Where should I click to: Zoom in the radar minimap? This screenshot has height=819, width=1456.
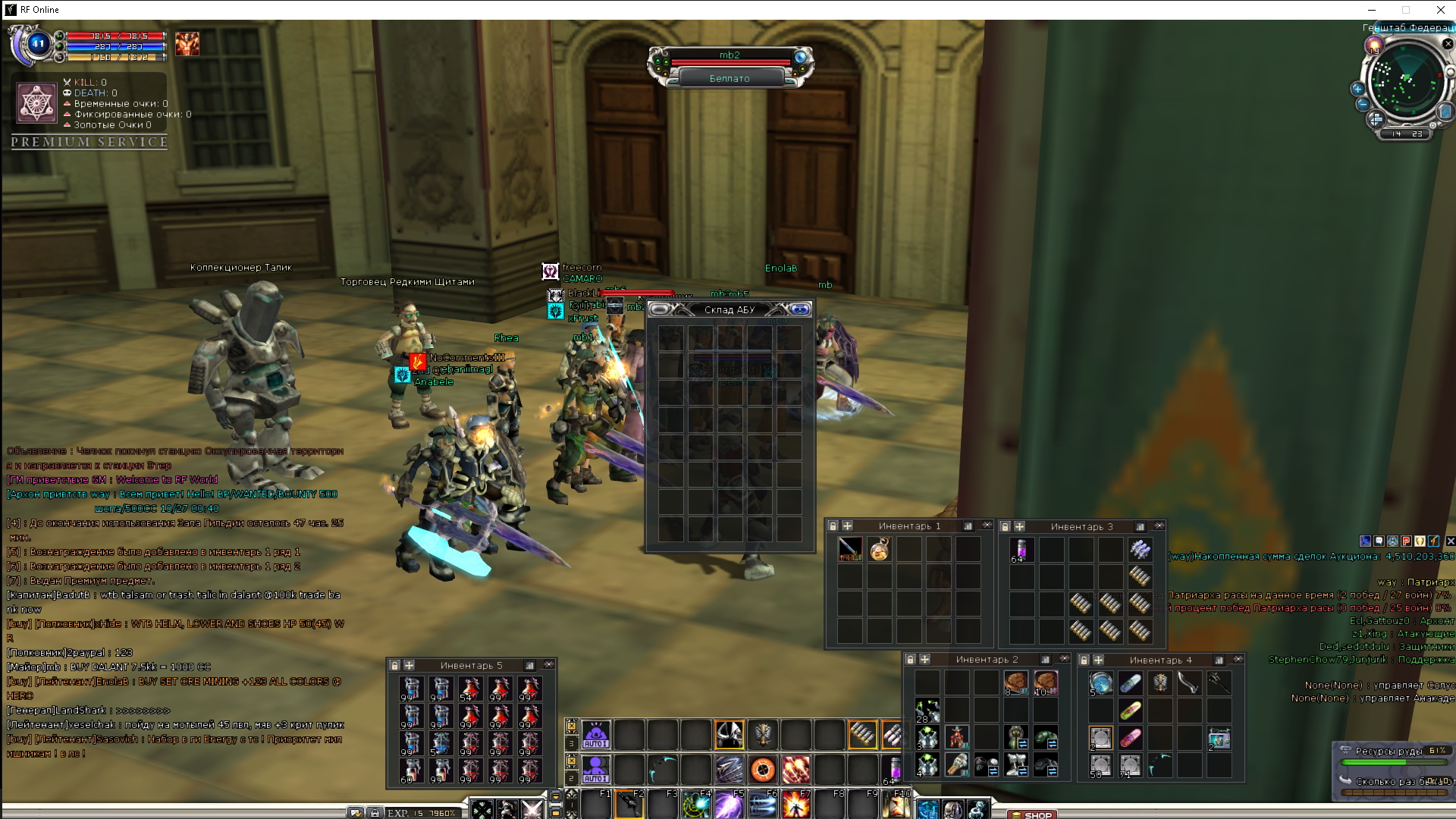(1357, 89)
